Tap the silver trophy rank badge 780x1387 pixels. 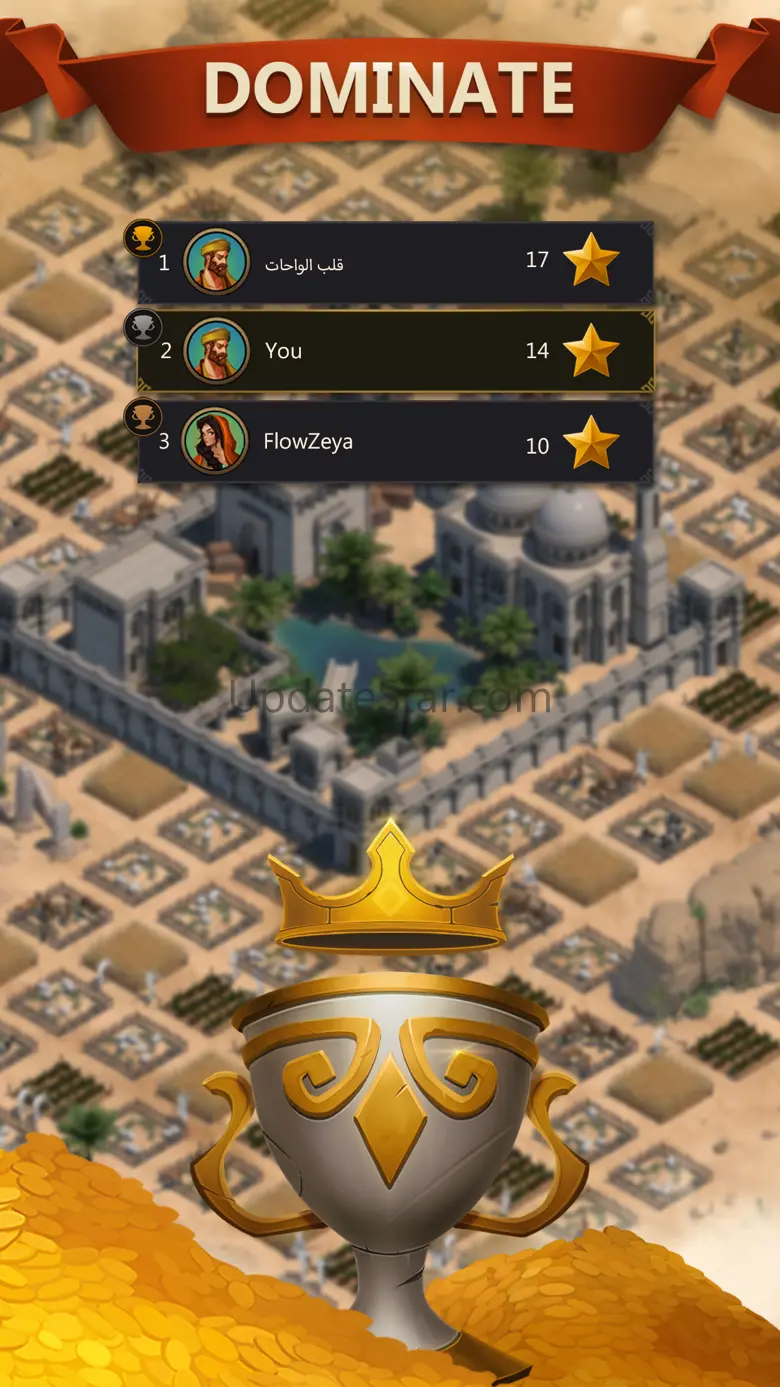(143, 326)
